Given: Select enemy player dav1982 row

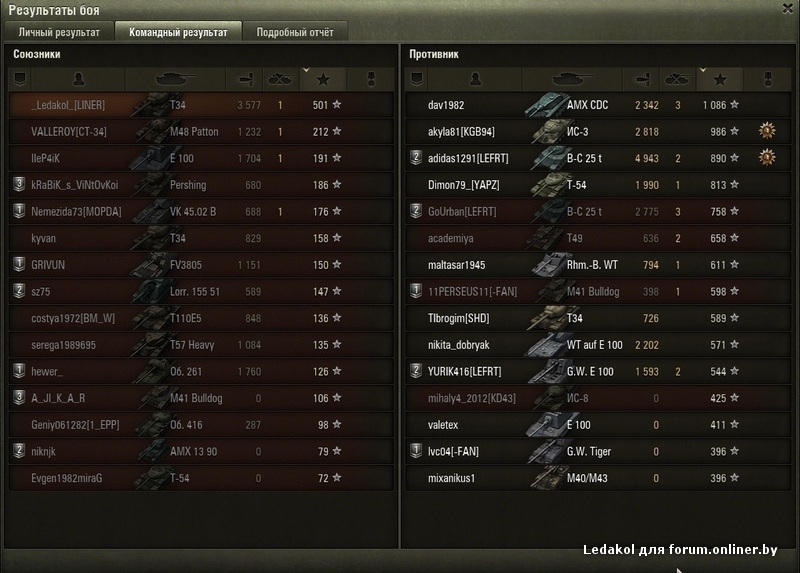Looking at the screenshot, I should [x=446, y=105].
